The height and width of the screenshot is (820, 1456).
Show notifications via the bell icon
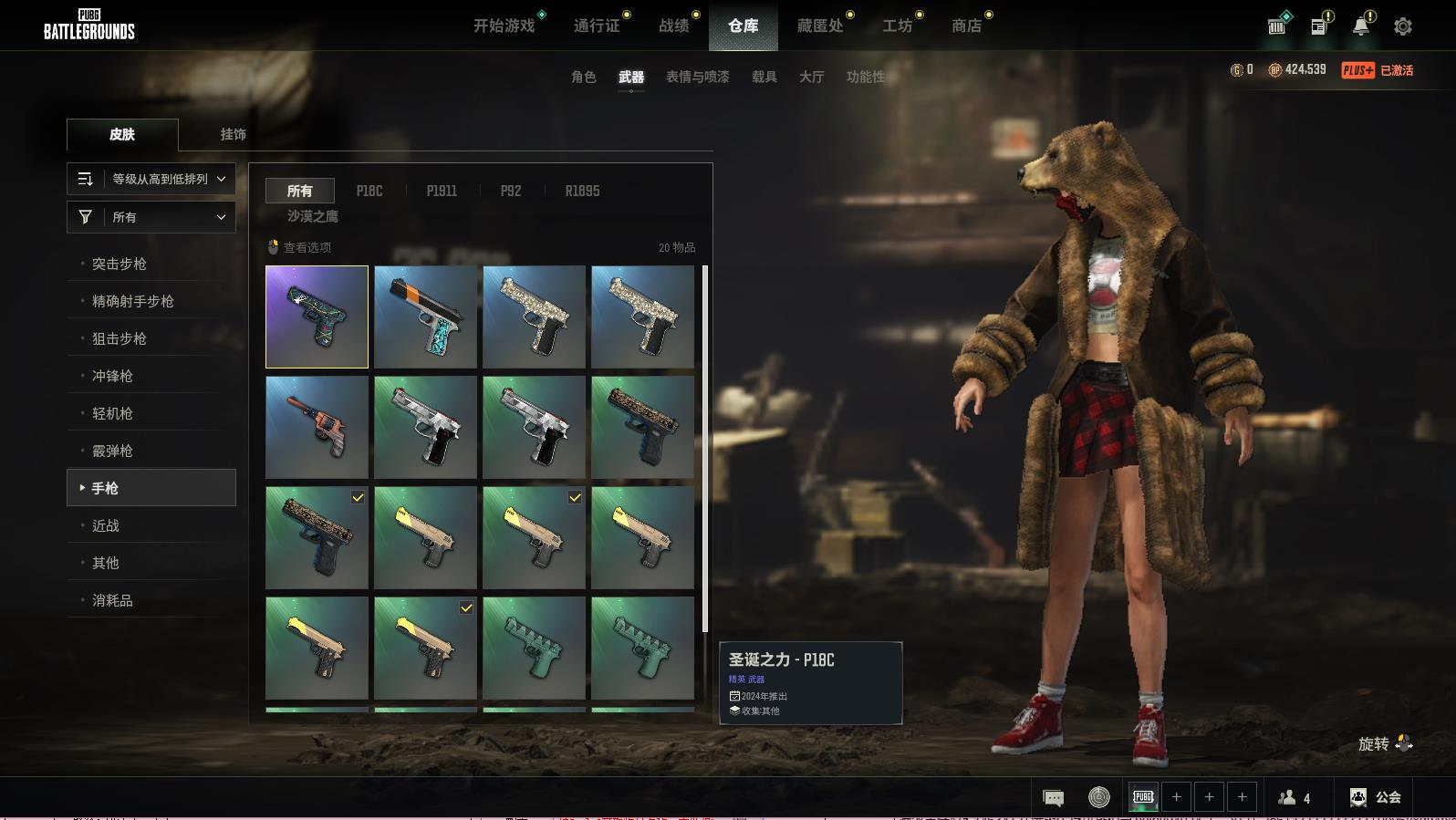click(1360, 26)
